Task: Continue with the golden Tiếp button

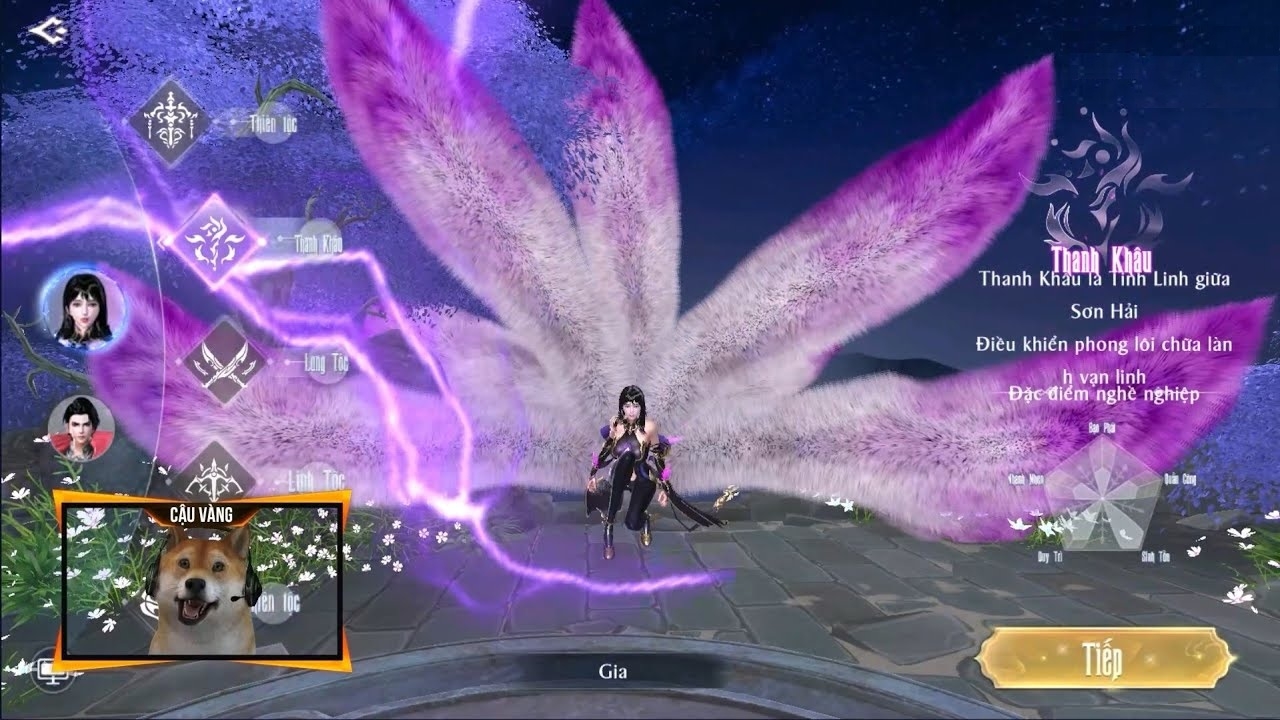Action: 1103,658
